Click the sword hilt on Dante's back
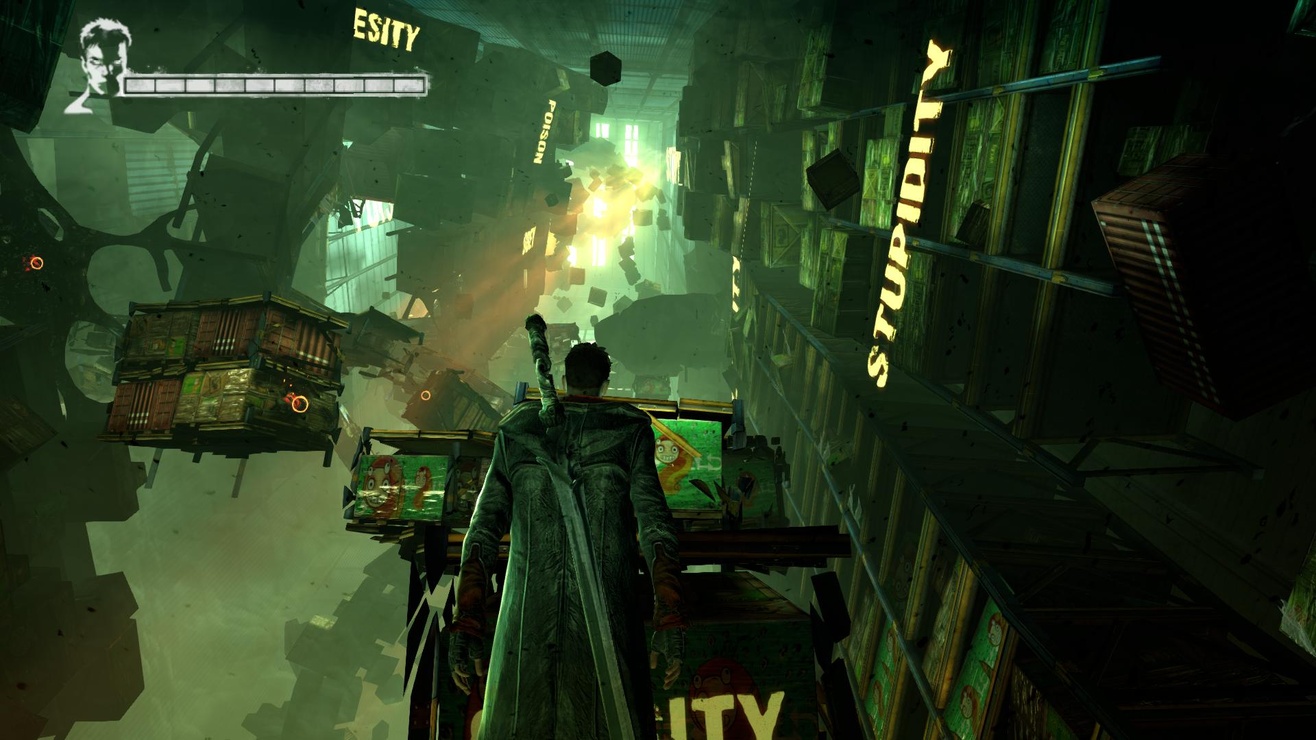Screen dimensions: 1316x740 535,340
